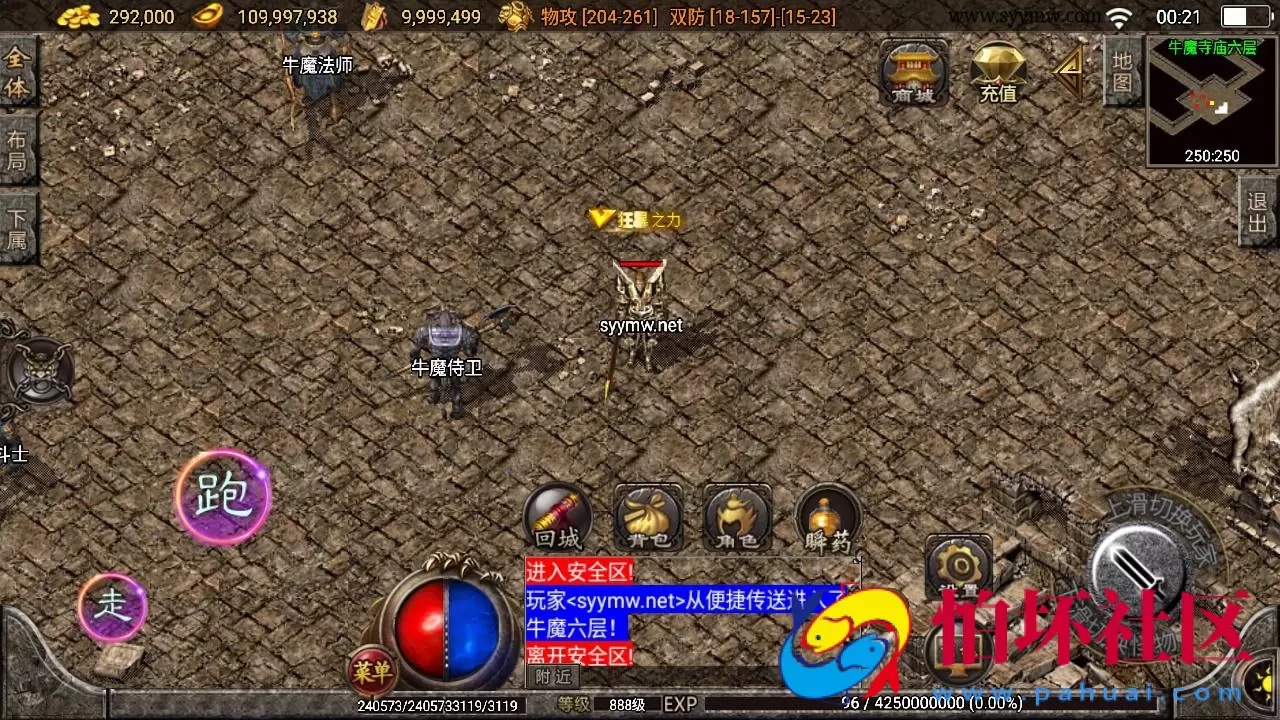
Task: Open the 充值 recharge diamond icon
Action: tap(997, 73)
